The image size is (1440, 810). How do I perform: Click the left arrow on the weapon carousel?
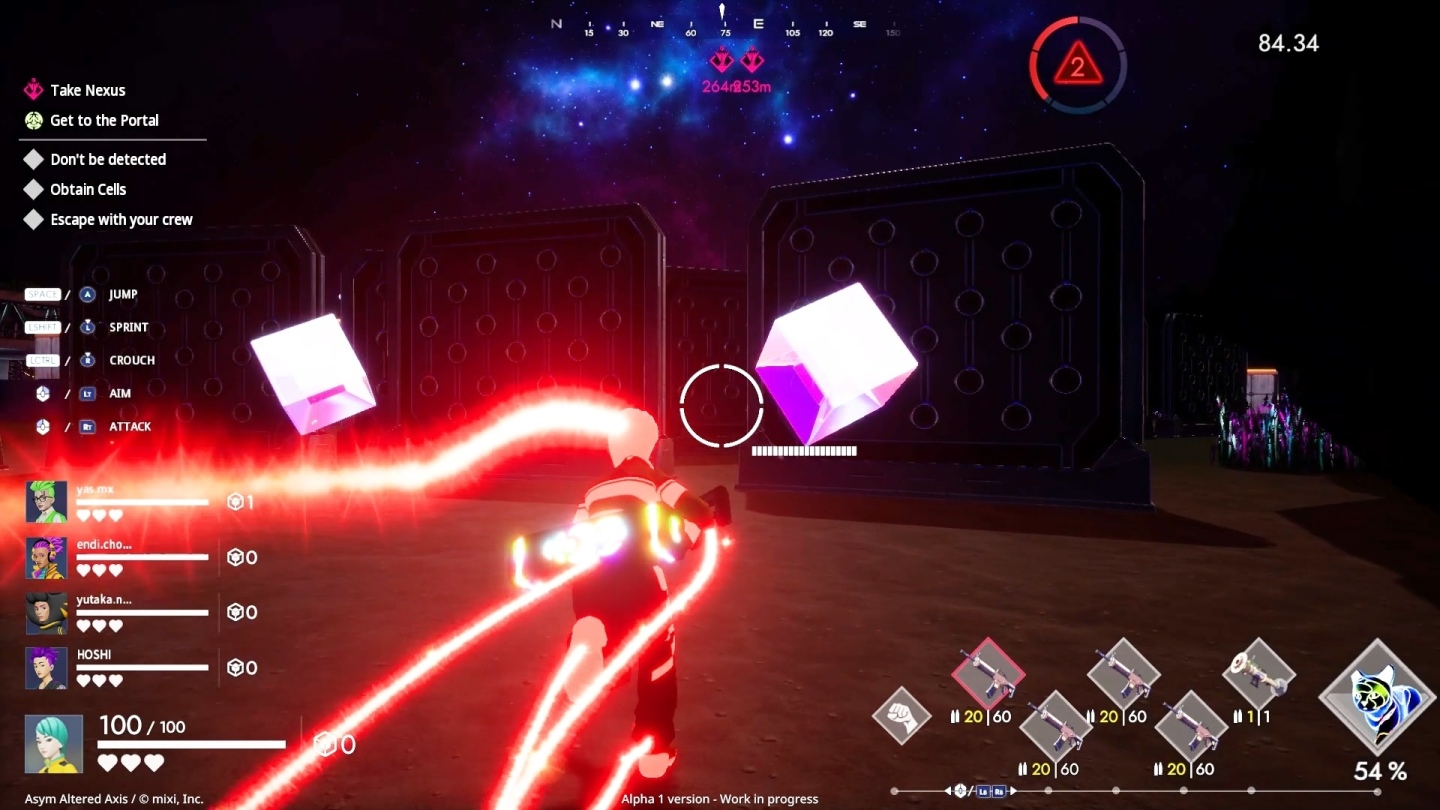[x=948, y=791]
